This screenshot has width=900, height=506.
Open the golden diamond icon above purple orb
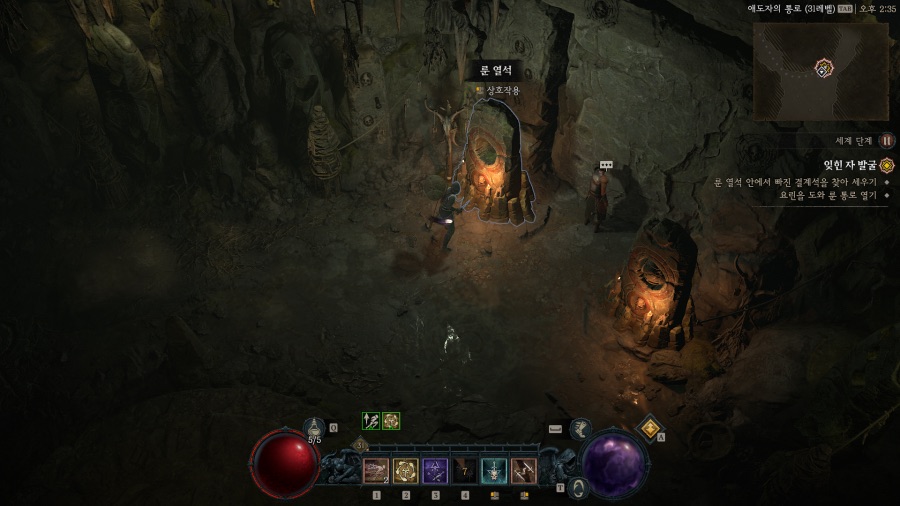[650, 428]
